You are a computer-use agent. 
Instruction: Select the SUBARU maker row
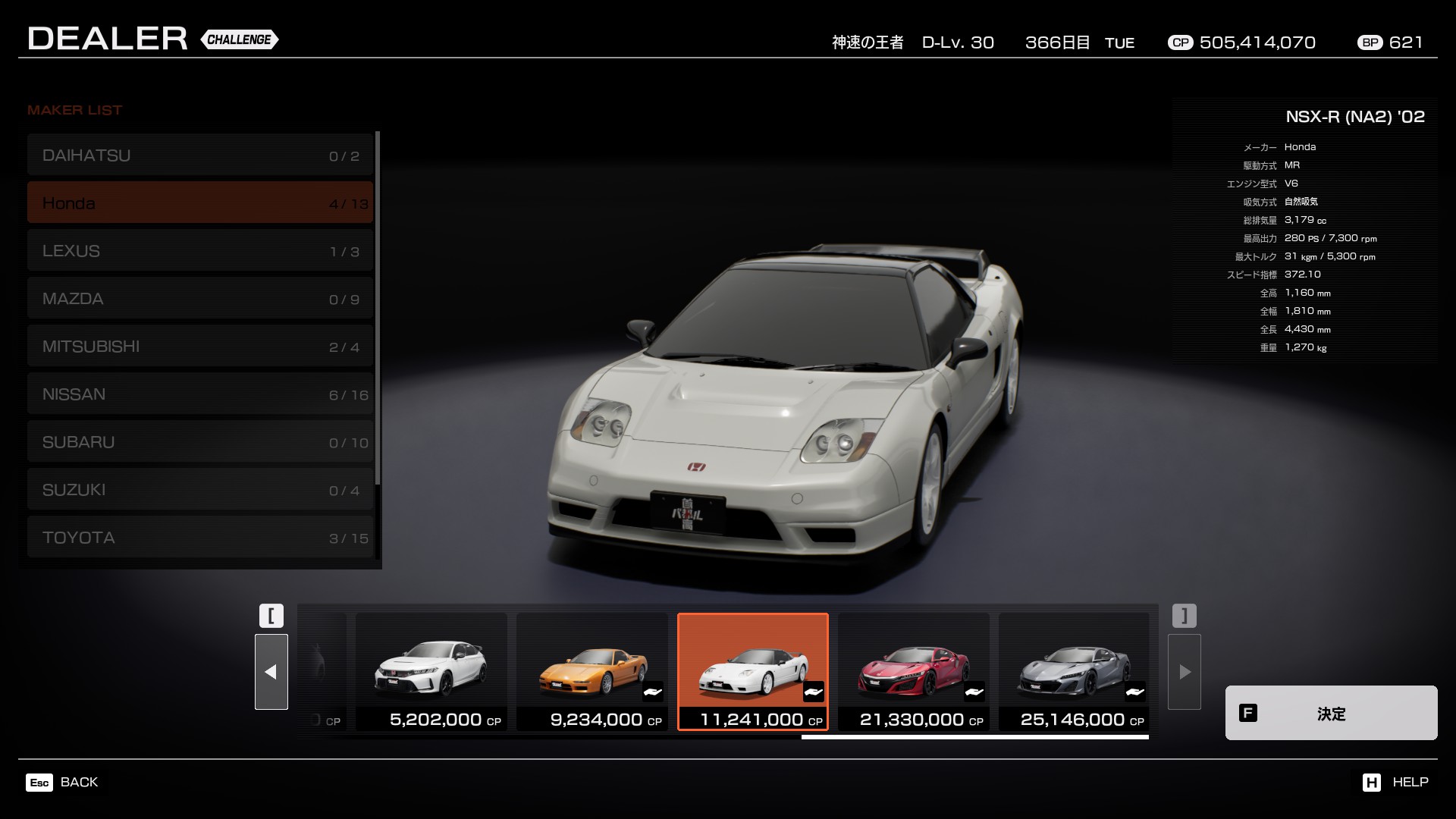pyautogui.click(x=200, y=442)
